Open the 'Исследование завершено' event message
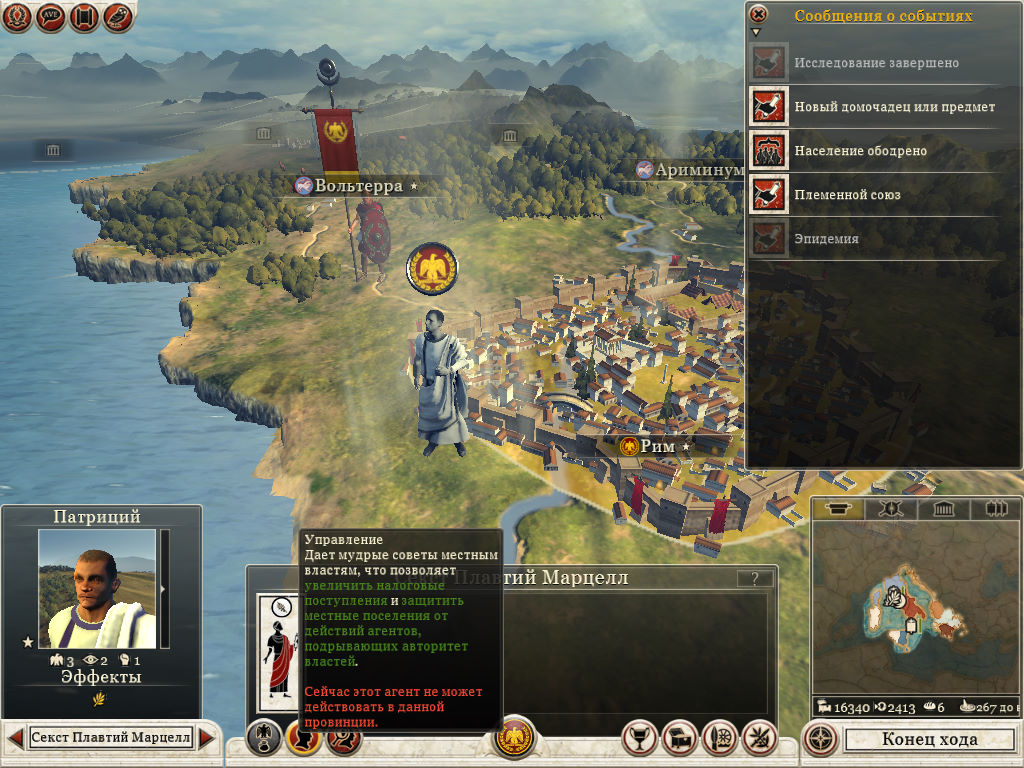1024x768 pixels. (876, 63)
